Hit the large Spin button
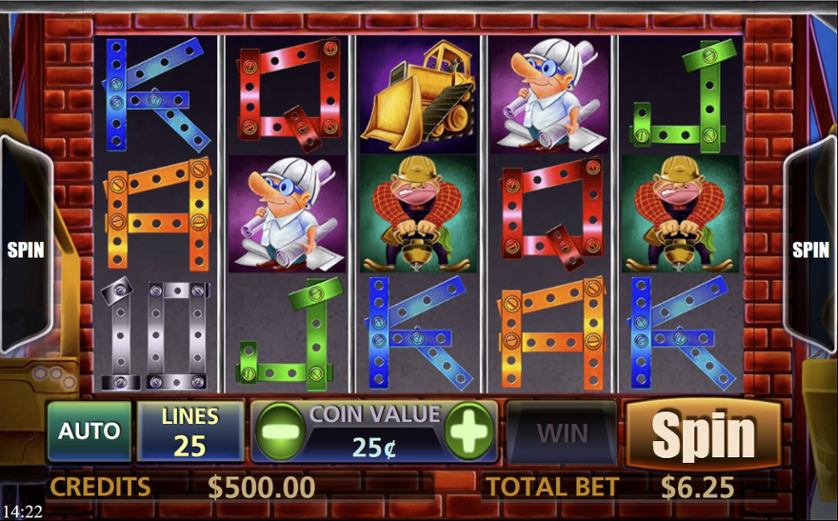Screen dimensions: 838x521 pos(703,434)
